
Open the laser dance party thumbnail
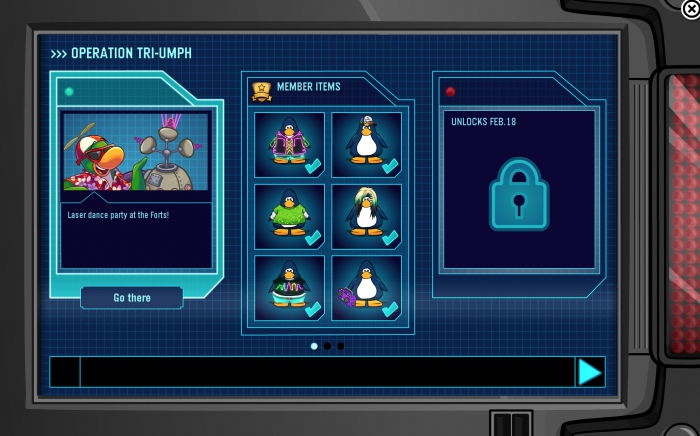tap(136, 151)
